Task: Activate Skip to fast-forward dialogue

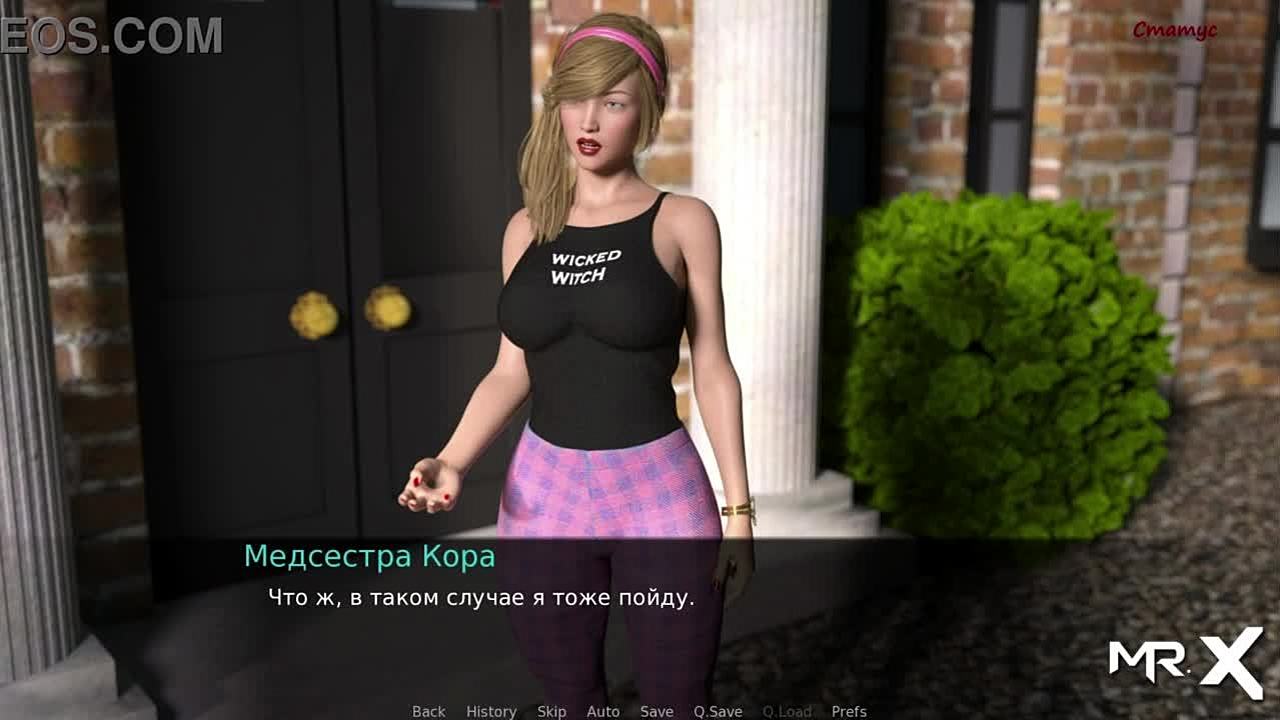Action: 551,711
